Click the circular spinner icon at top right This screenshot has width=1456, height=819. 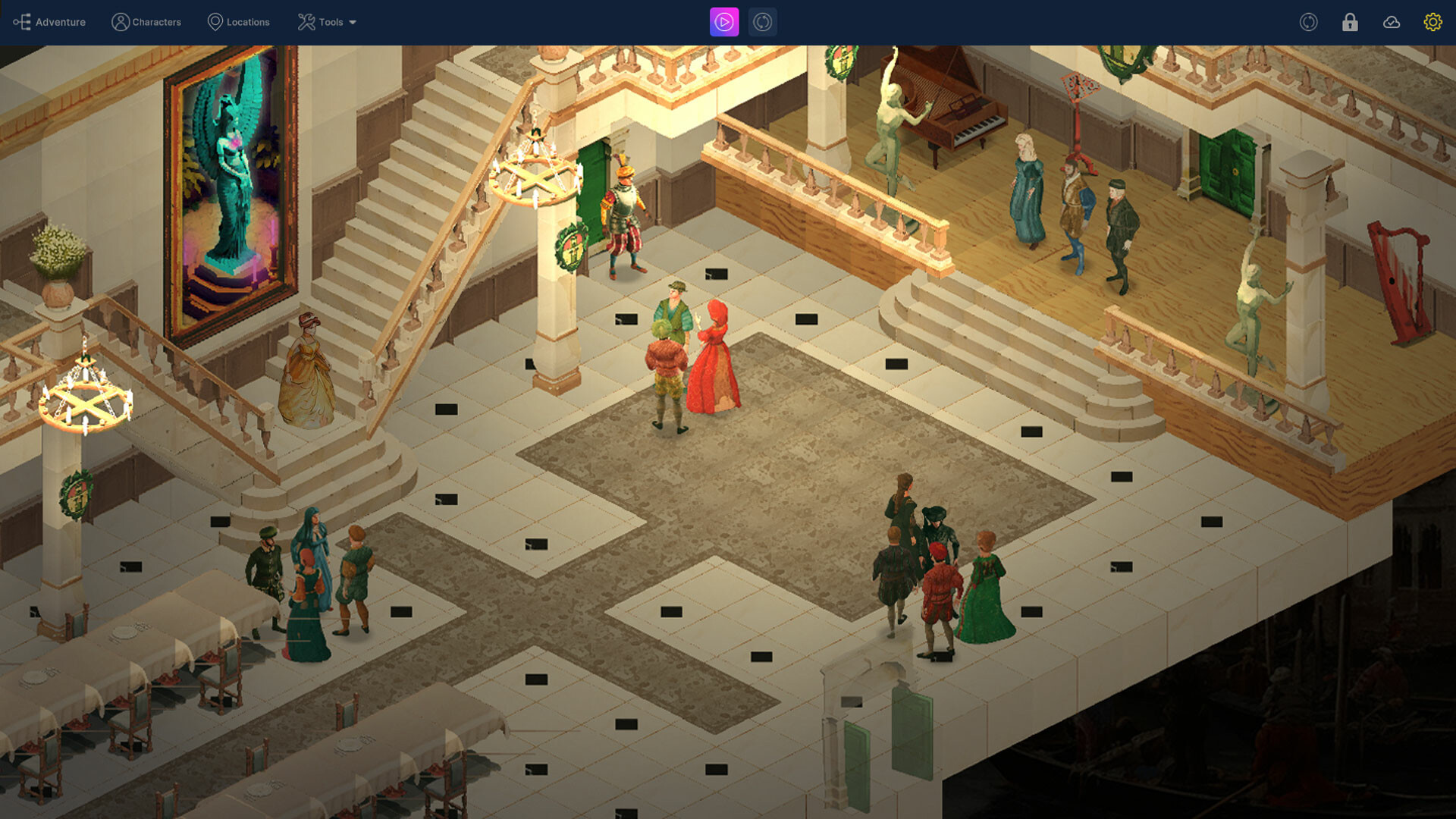(x=1309, y=22)
